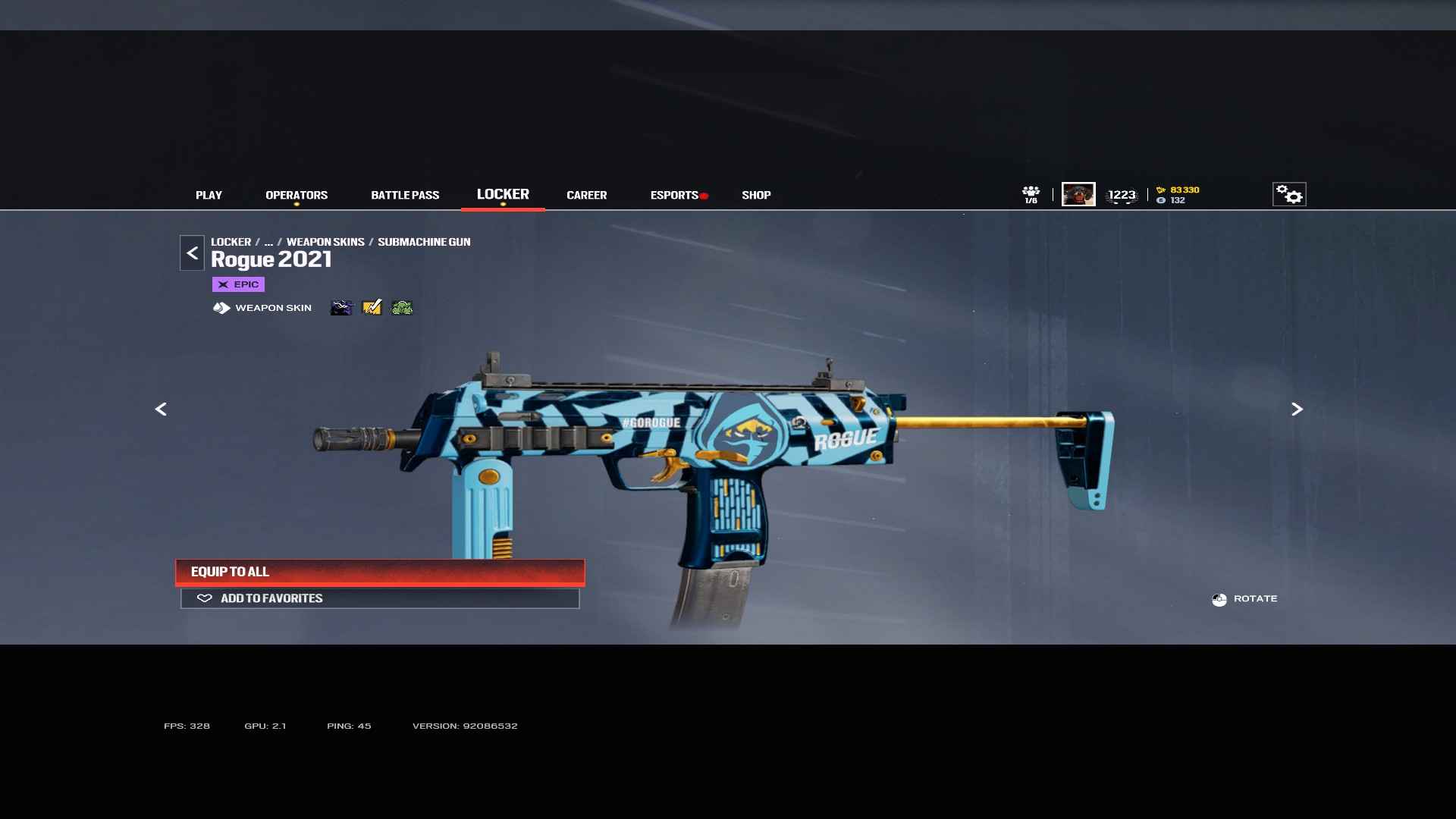This screenshot has width=1456, height=819.
Task: Switch to the Operators tab
Action: coord(297,195)
